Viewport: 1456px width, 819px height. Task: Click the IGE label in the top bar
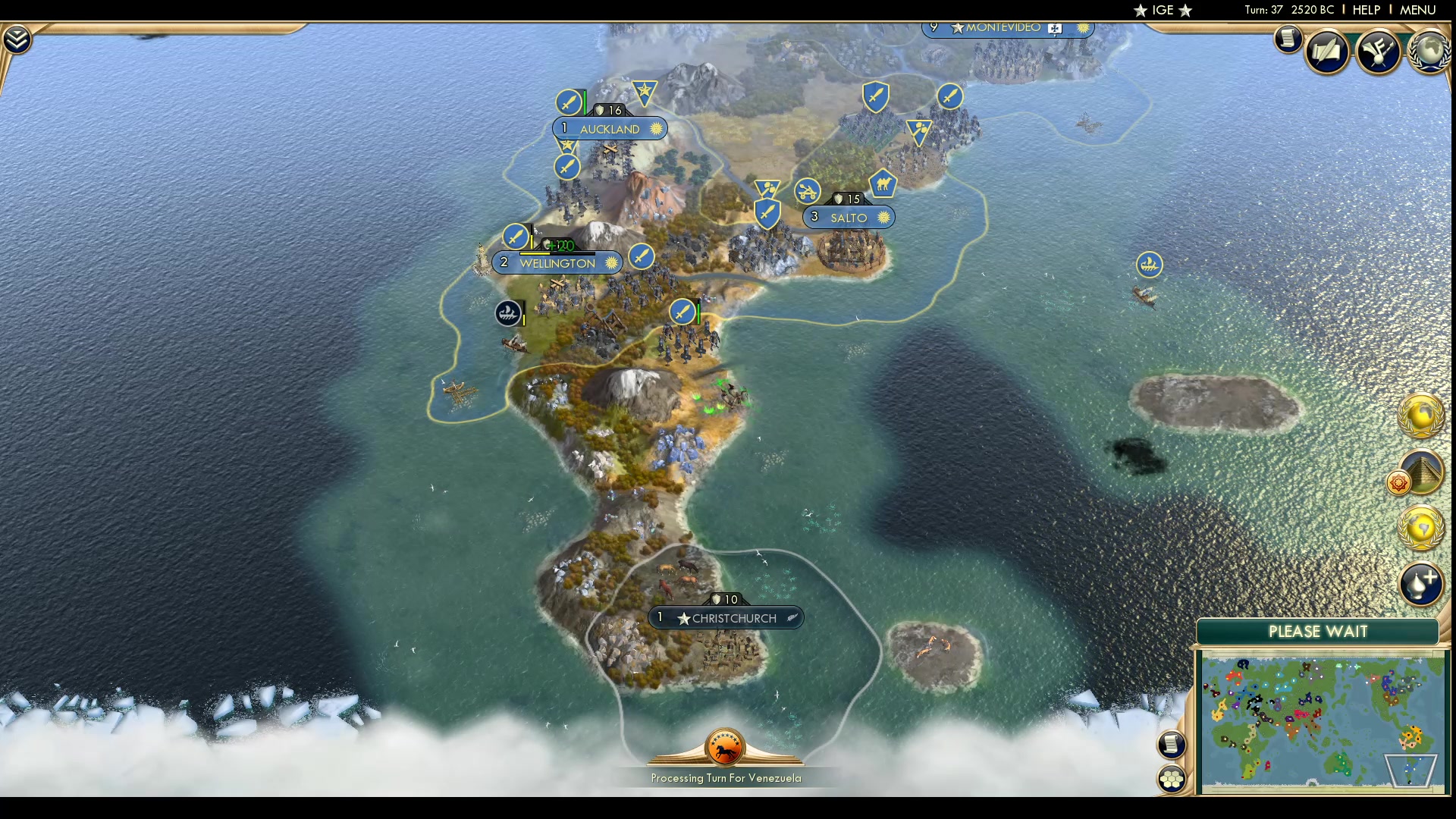1163,10
